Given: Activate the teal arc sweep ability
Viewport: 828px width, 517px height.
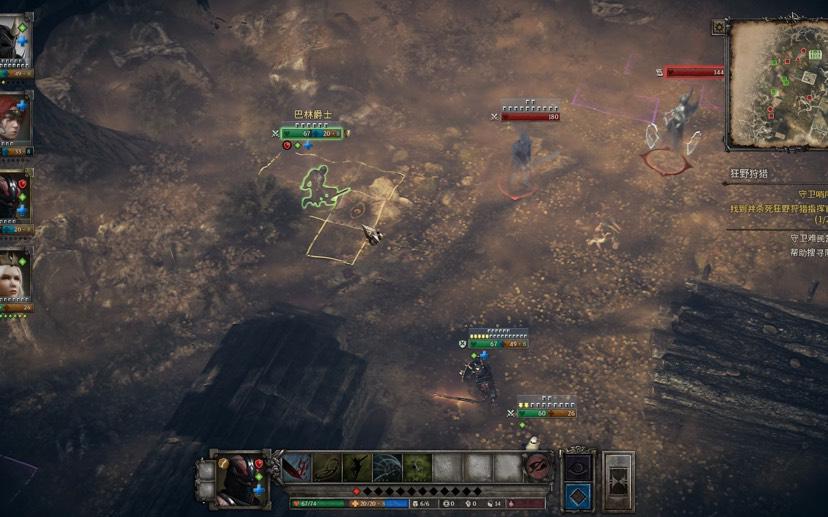Looking at the screenshot, I should click(x=388, y=468).
